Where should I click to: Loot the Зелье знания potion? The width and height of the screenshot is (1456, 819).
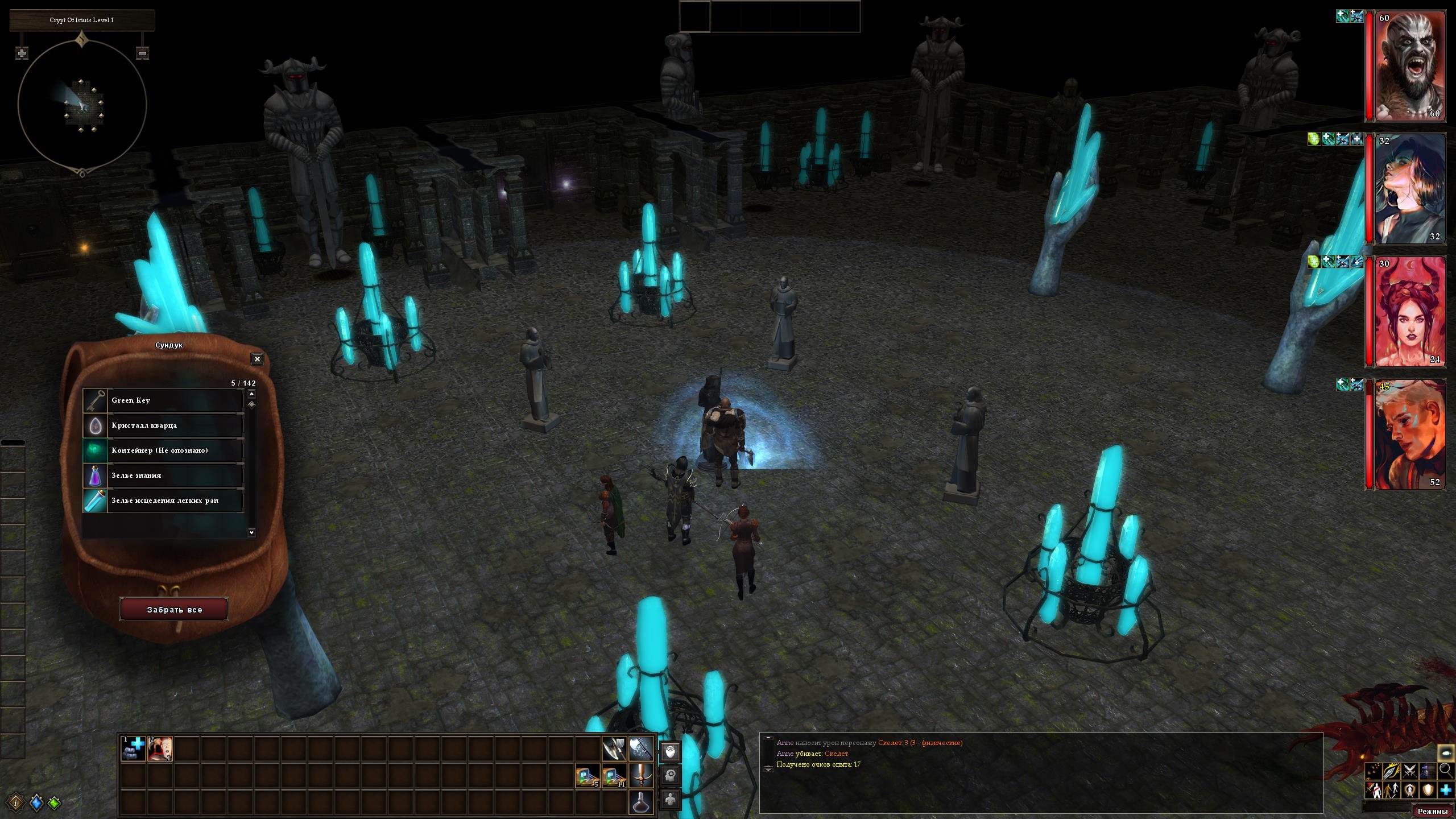(164, 475)
